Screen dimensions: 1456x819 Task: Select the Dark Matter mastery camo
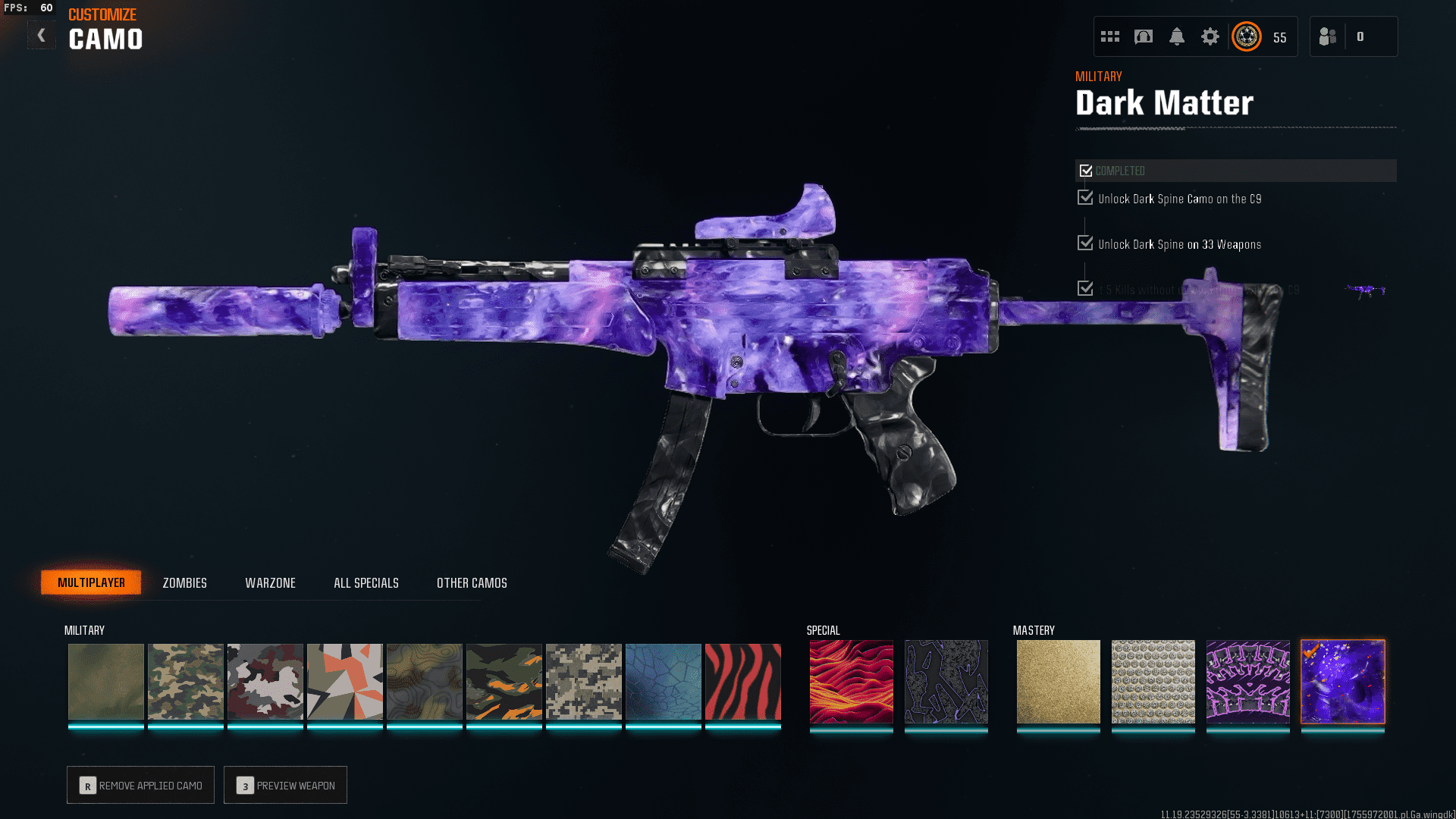[1342, 681]
